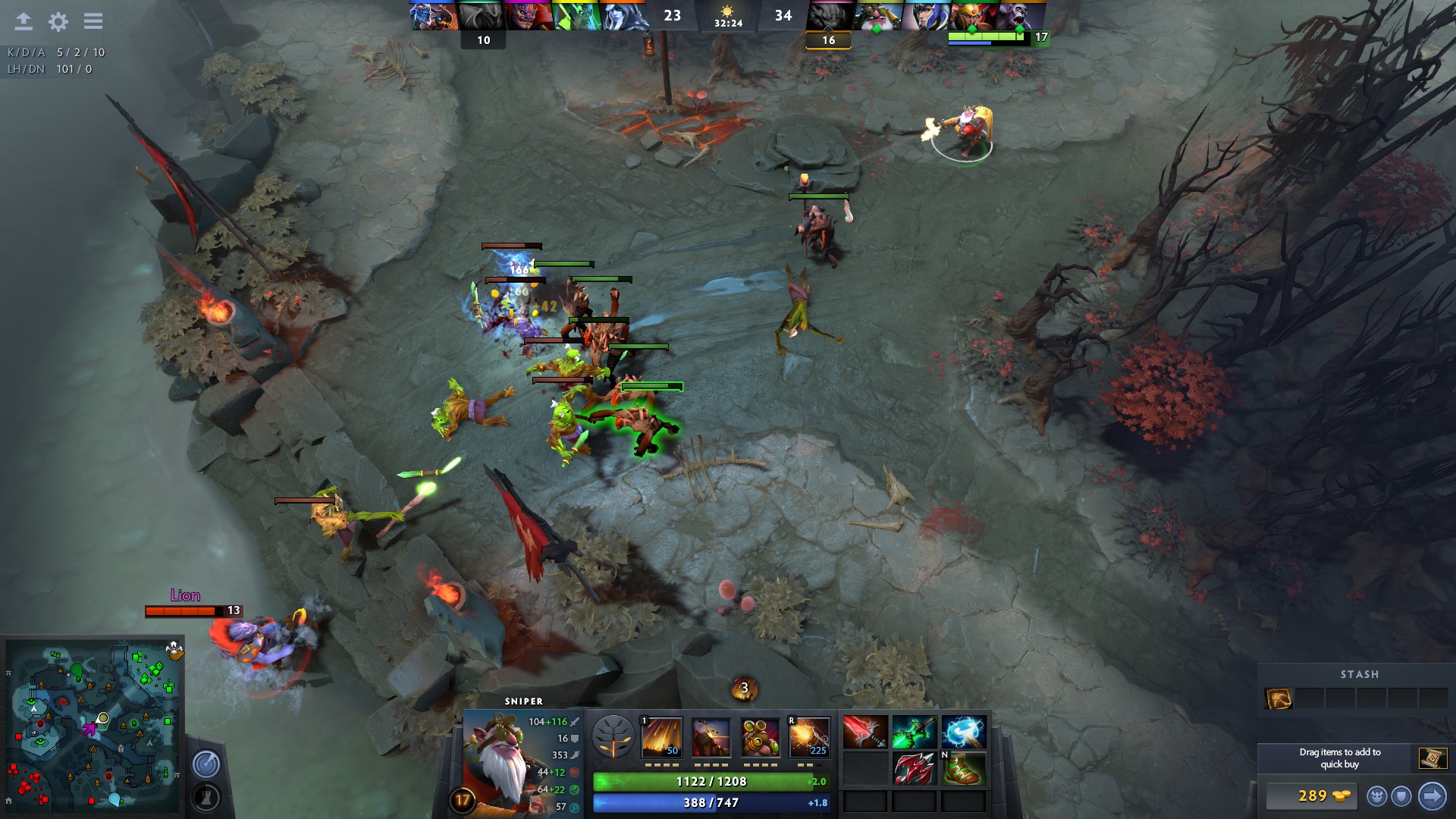The image size is (1456, 819).
Task: Cast the Shrapnel ability
Action: [662, 736]
